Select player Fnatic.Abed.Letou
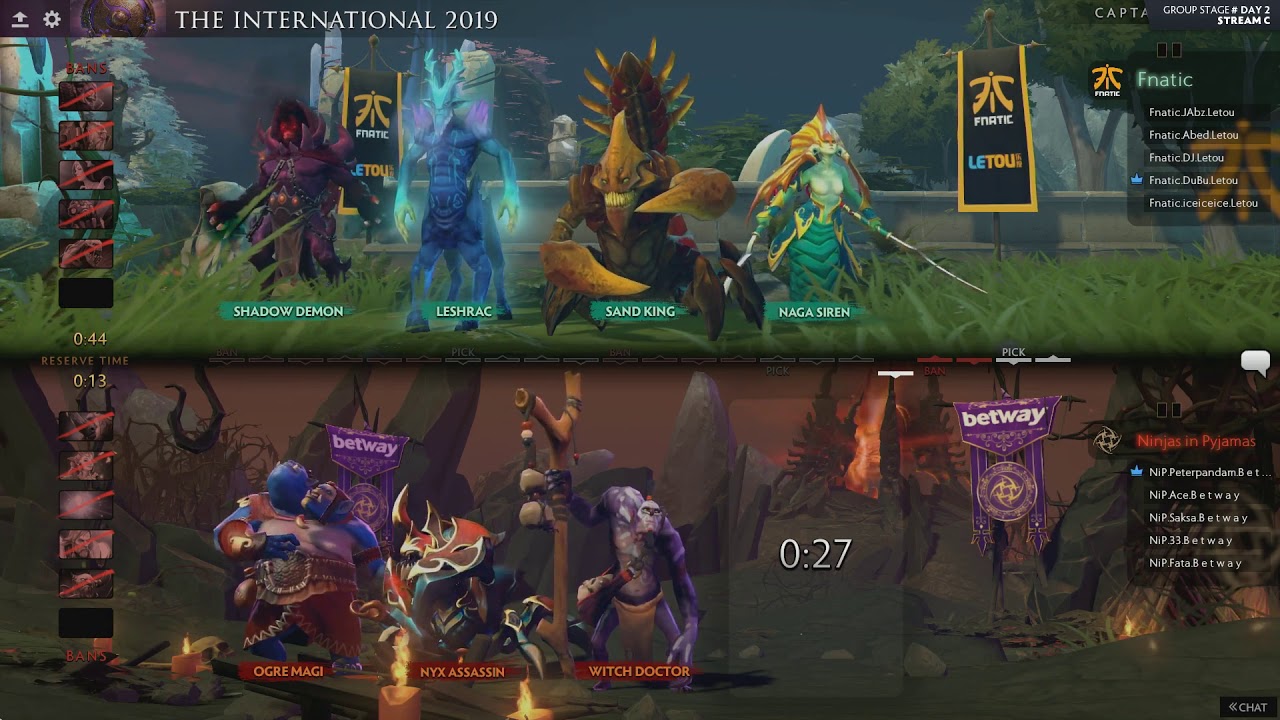This screenshot has width=1280, height=720. (x=1193, y=135)
